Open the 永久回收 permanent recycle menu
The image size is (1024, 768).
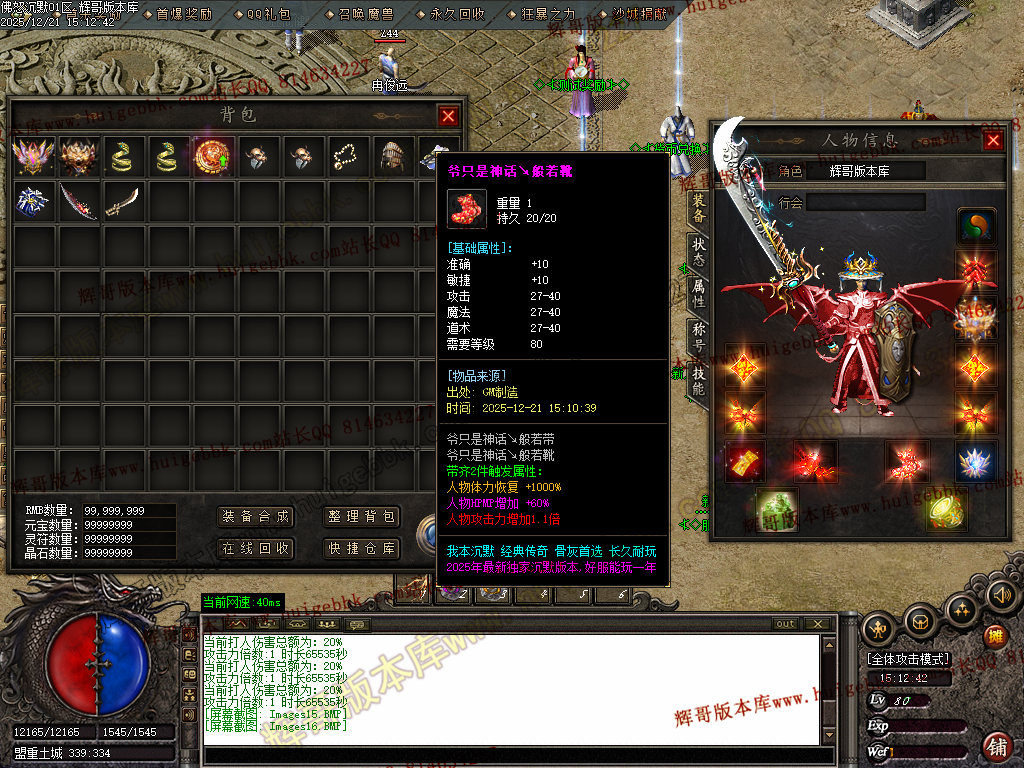coord(458,14)
